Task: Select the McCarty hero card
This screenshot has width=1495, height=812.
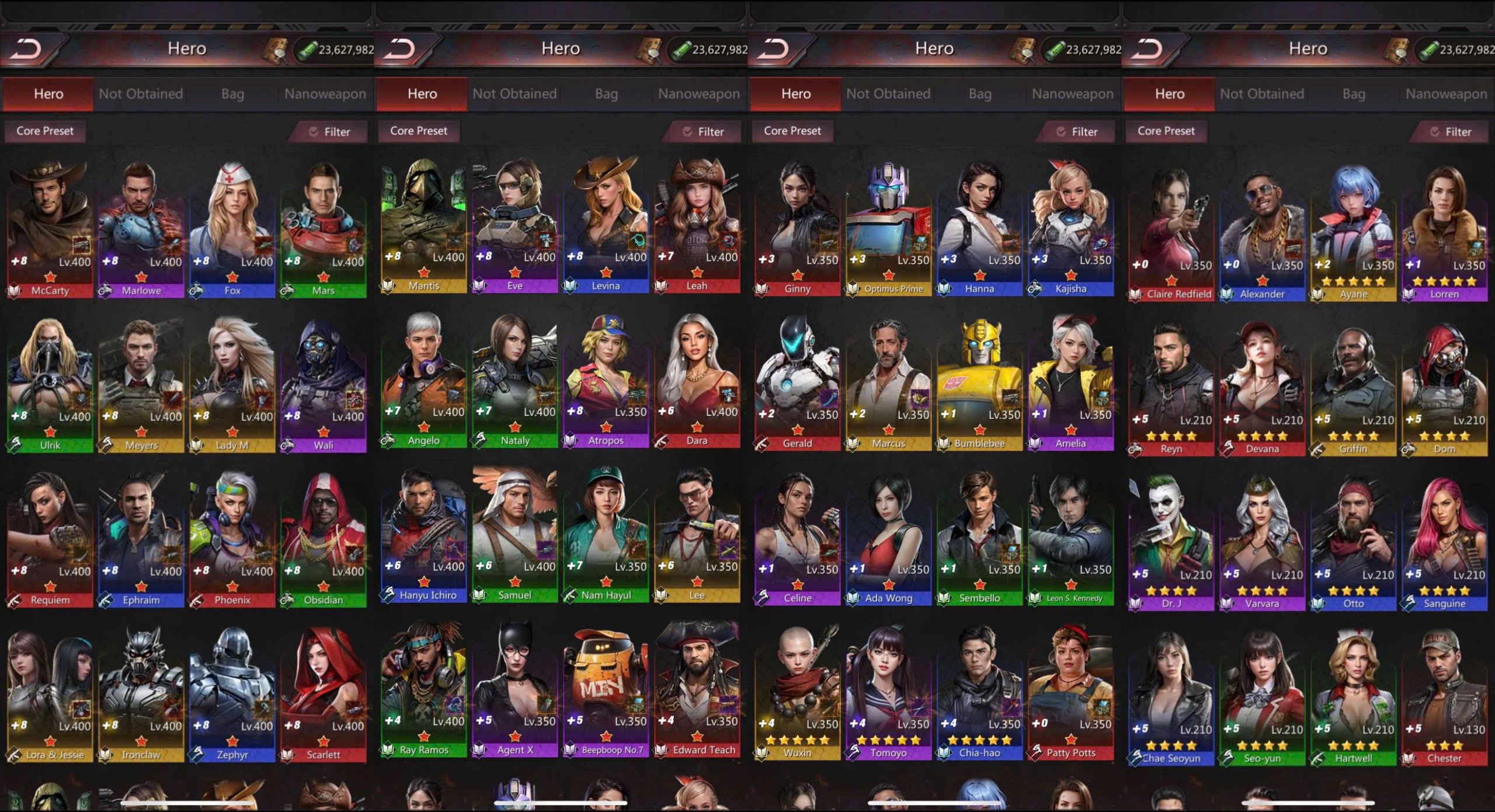Action: pos(50,228)
